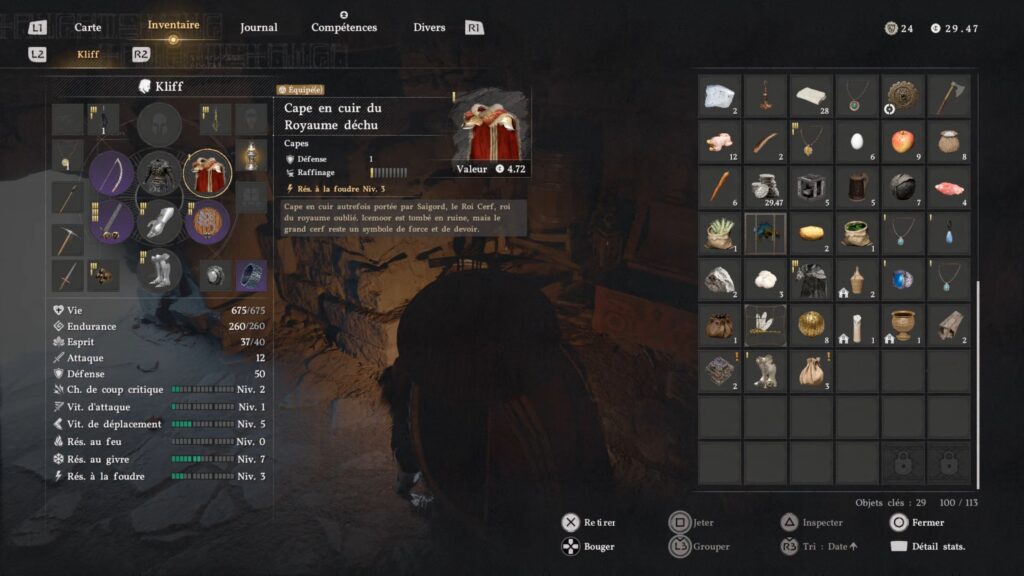Choose the equipped chest armor slot

coord(159,173)
